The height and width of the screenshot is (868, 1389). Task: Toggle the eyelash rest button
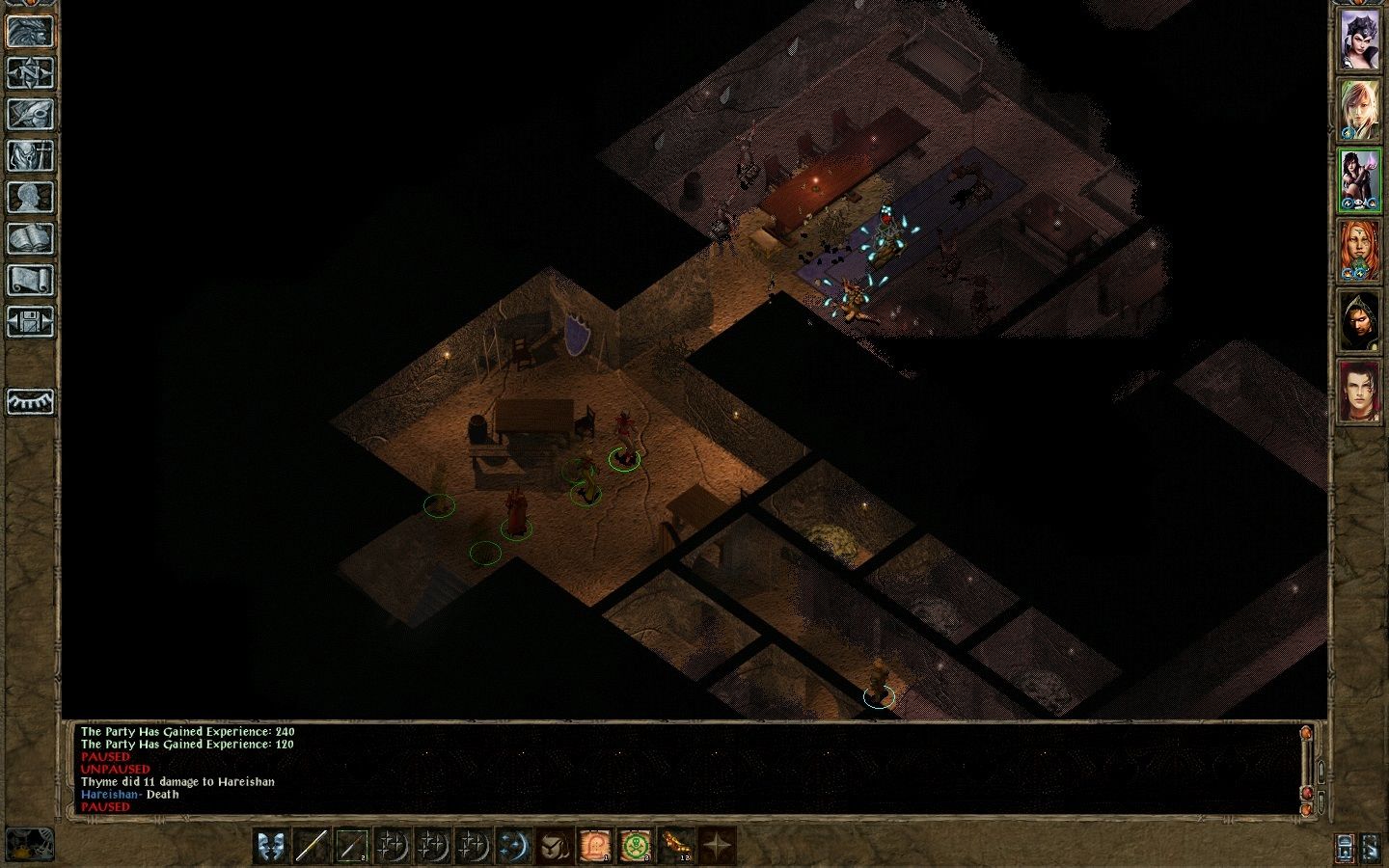(x=30, y=401)
